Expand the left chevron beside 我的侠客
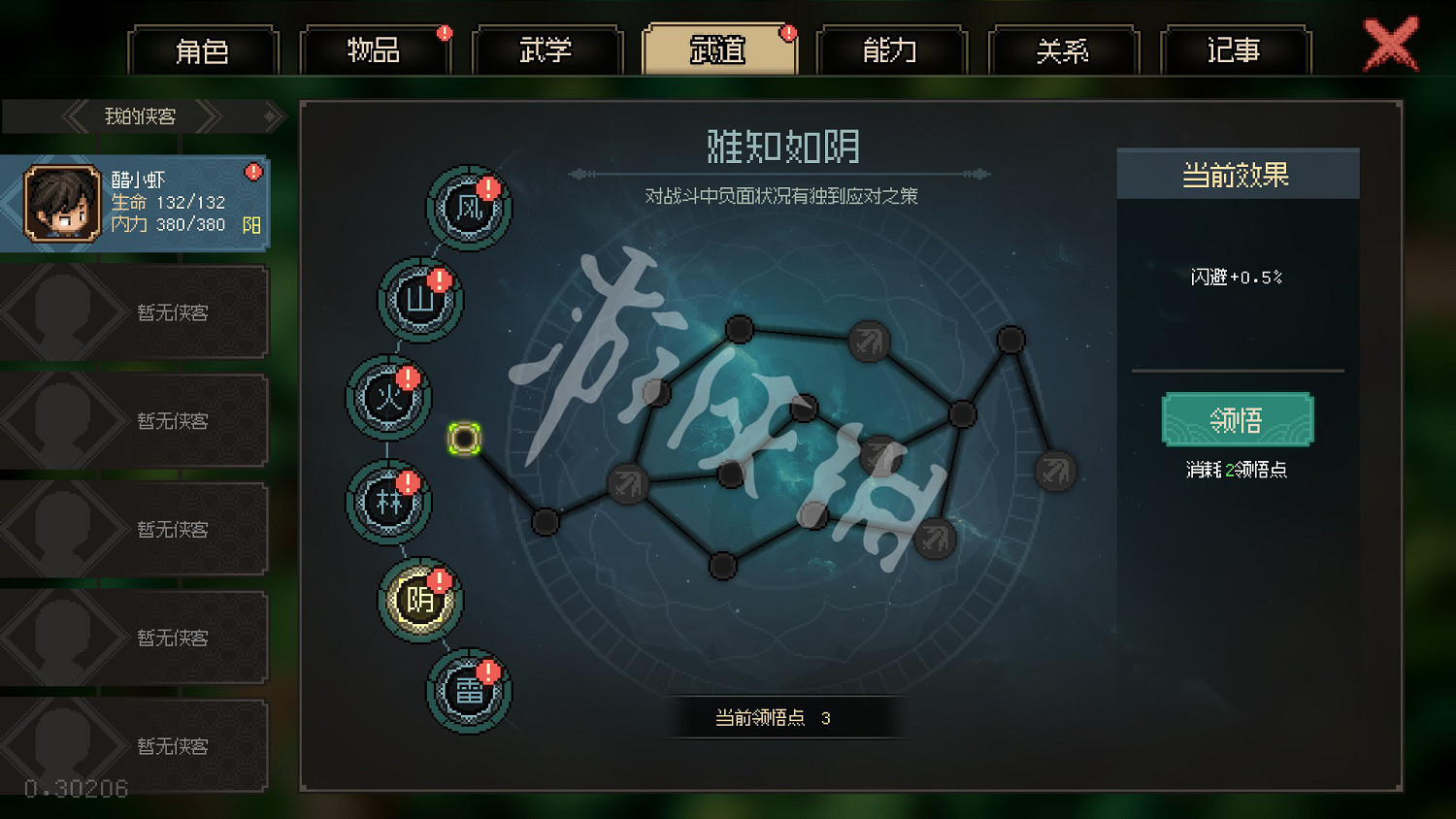 [73, 116]
